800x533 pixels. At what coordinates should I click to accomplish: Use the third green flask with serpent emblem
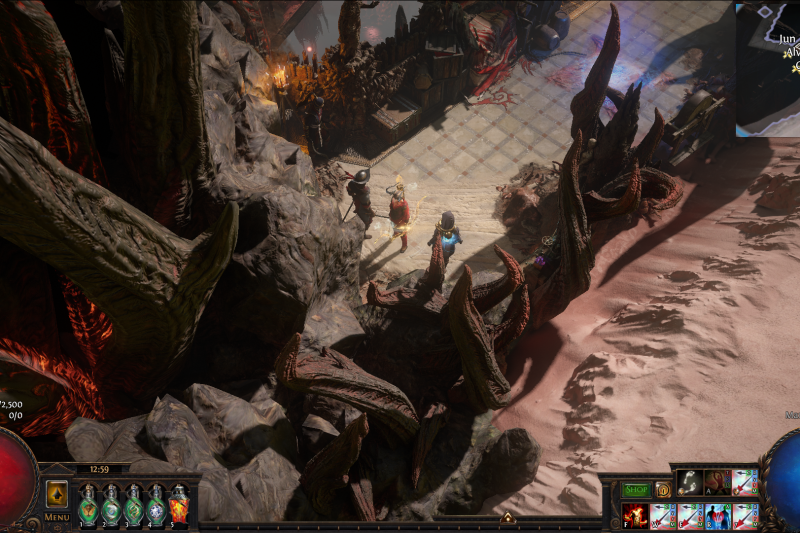point(133,506)
